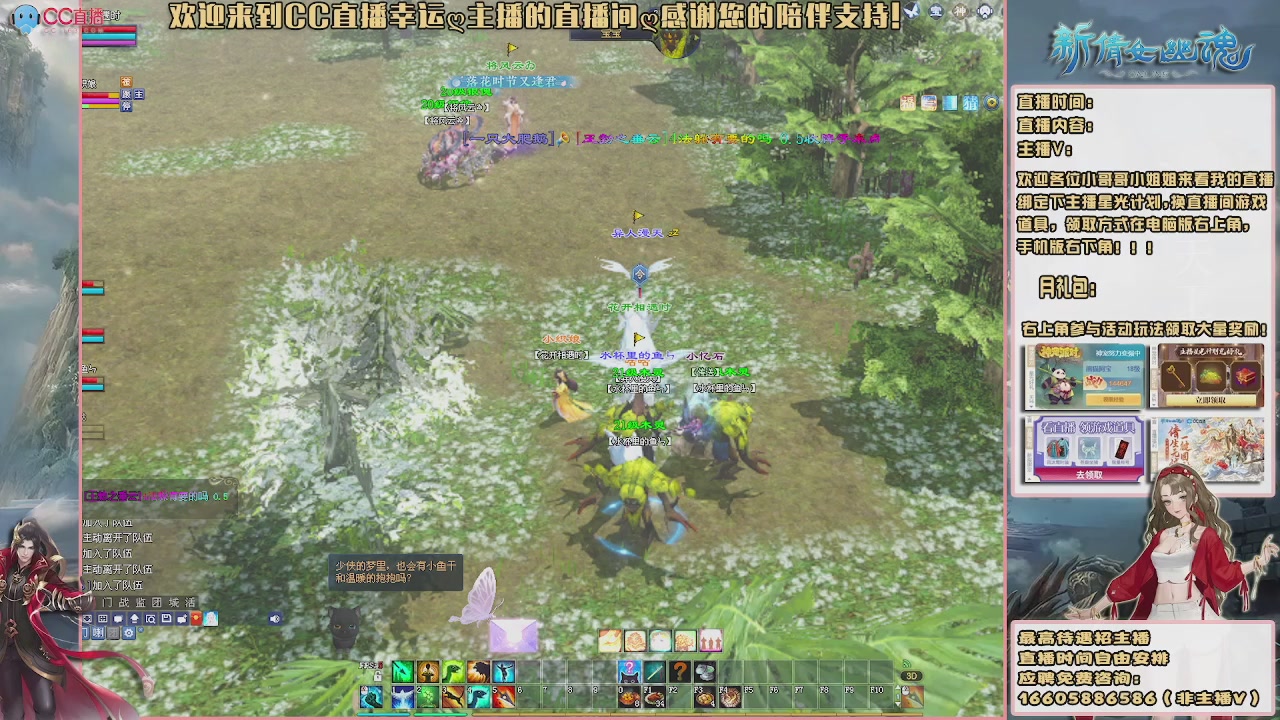Open the coin pouch icon on the action bar
Image resolution: width=1280 pixels, height=720 pixels.
pyautogui.click(x=704, y=673)
